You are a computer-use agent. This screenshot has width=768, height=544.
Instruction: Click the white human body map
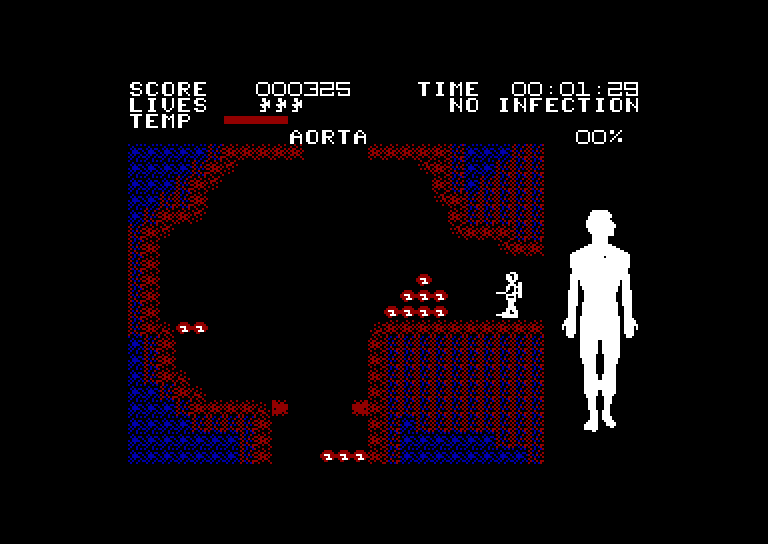coord(600,310)
